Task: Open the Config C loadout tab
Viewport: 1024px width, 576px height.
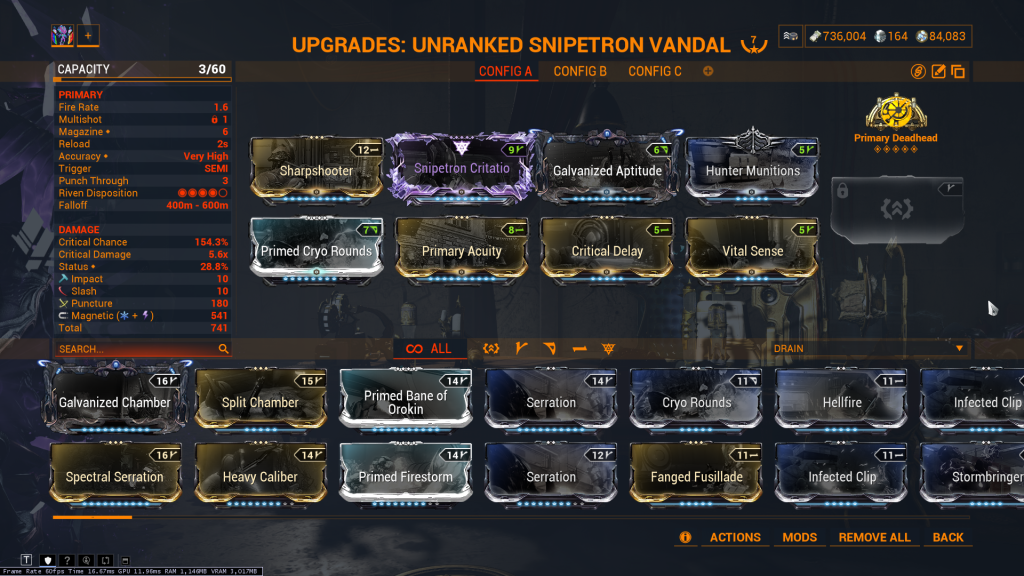Action: (x=655, y=71)
